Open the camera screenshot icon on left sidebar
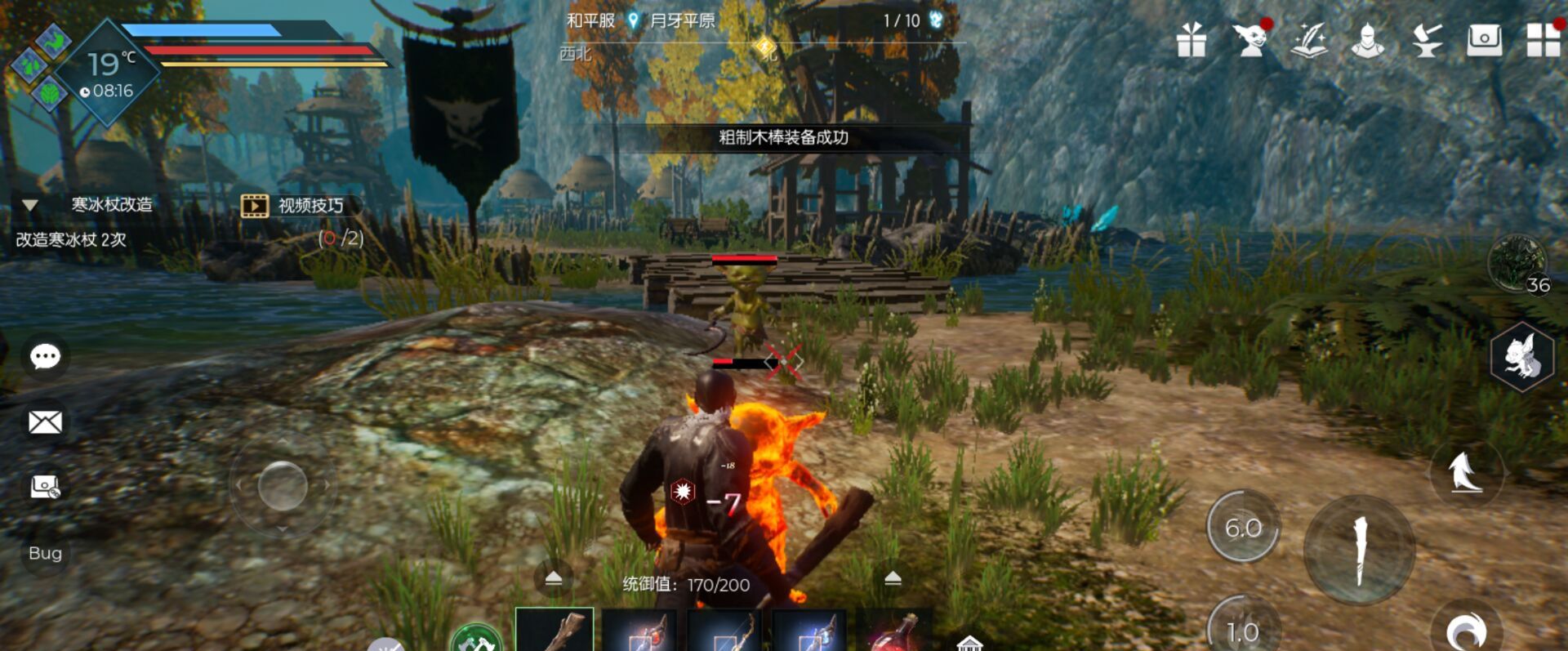The height and width of the screenshot is (651, 1568). (x=45, y=488)
